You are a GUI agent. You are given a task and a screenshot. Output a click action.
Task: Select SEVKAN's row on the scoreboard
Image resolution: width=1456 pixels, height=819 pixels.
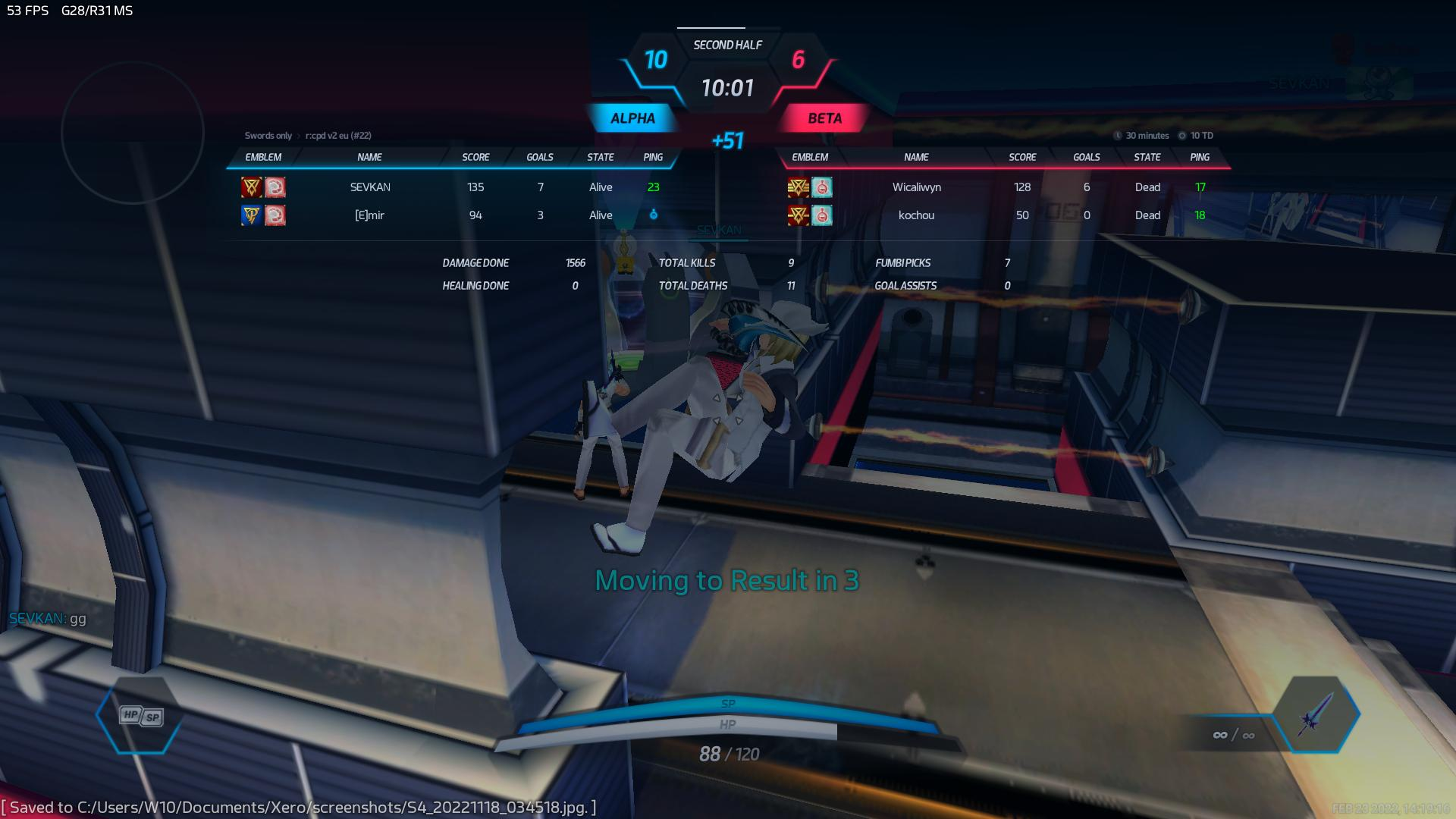370,187
